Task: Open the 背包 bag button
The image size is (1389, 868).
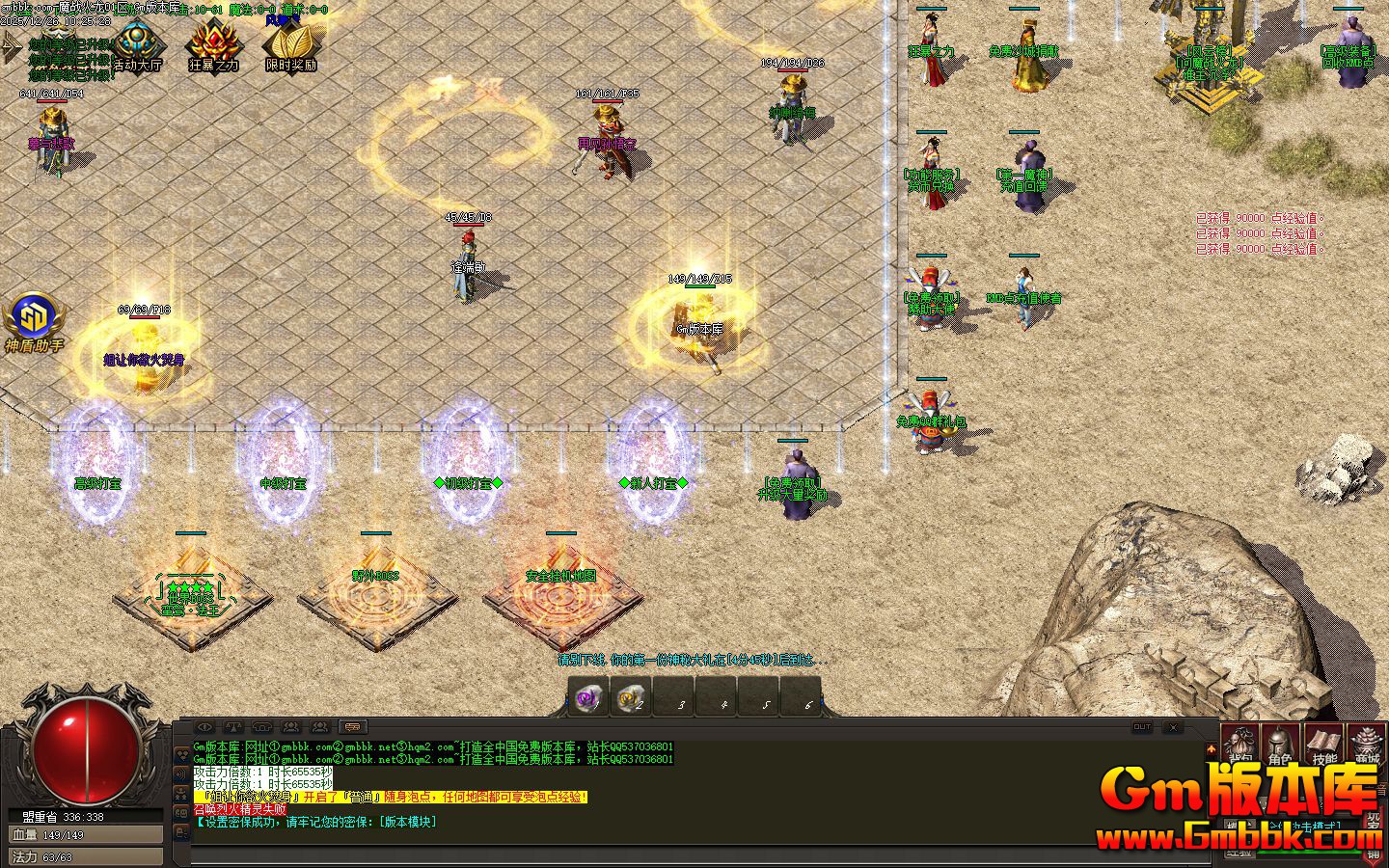Action: 1241,746
